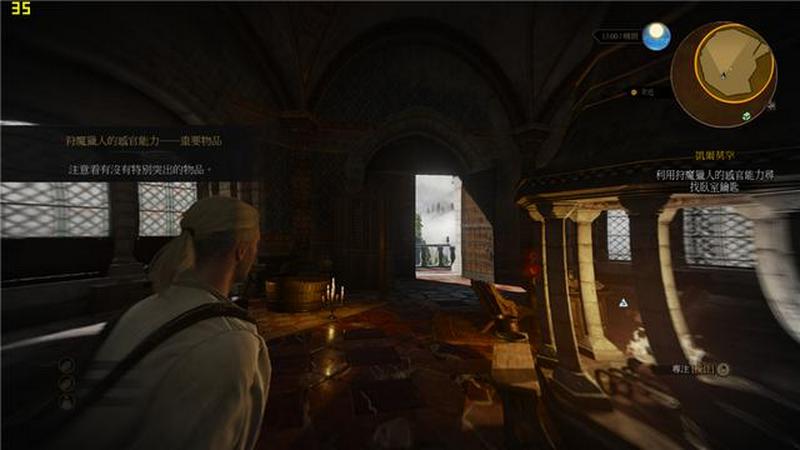Select the green marker on the minimap edge
The width and height of the screenshot is (800, 450).
click(x=746, y=118)
